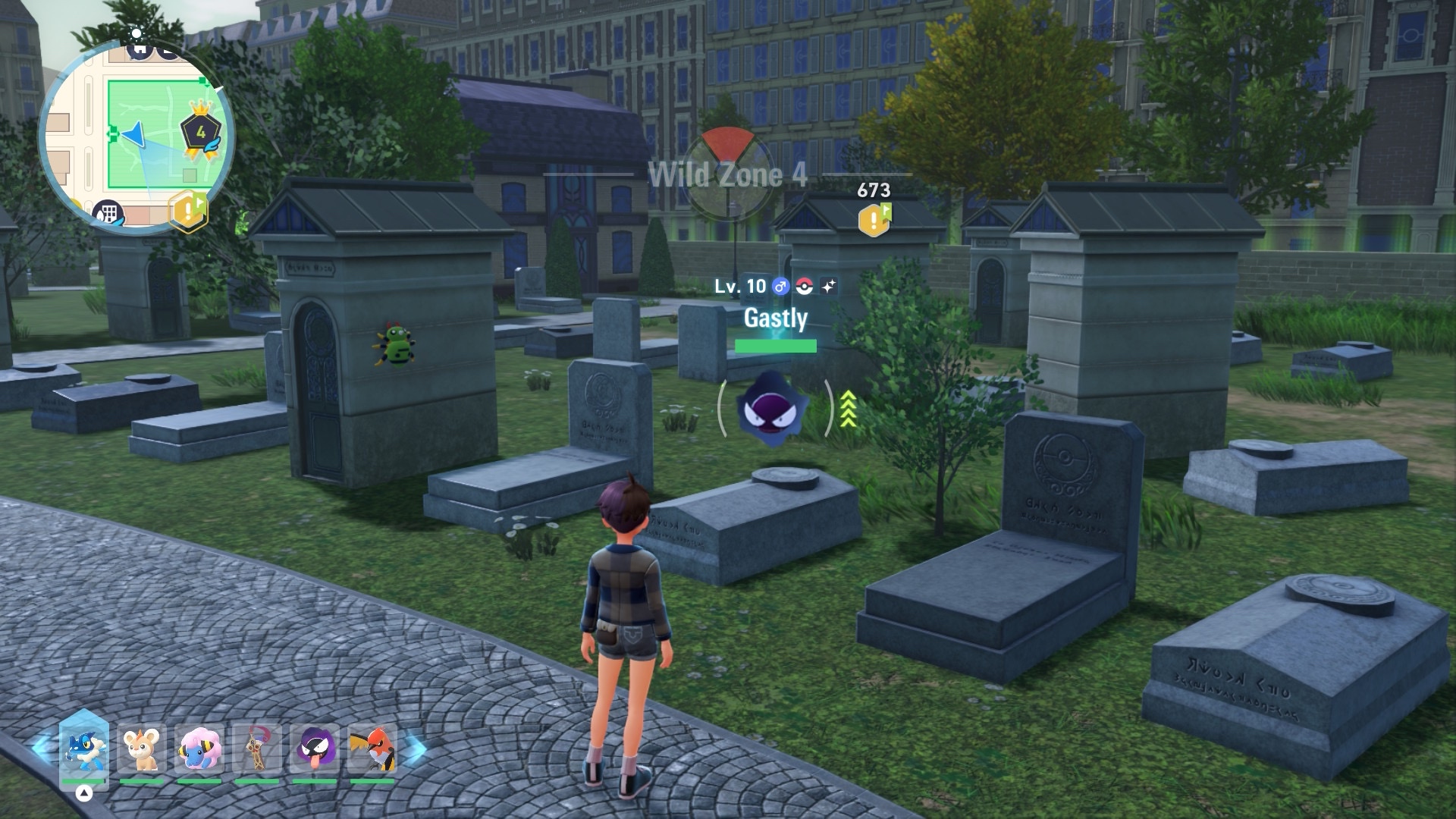1456x819 pixels.
Task: Click the party bar's right cycle arrow
Action: (x=414, y=750)
